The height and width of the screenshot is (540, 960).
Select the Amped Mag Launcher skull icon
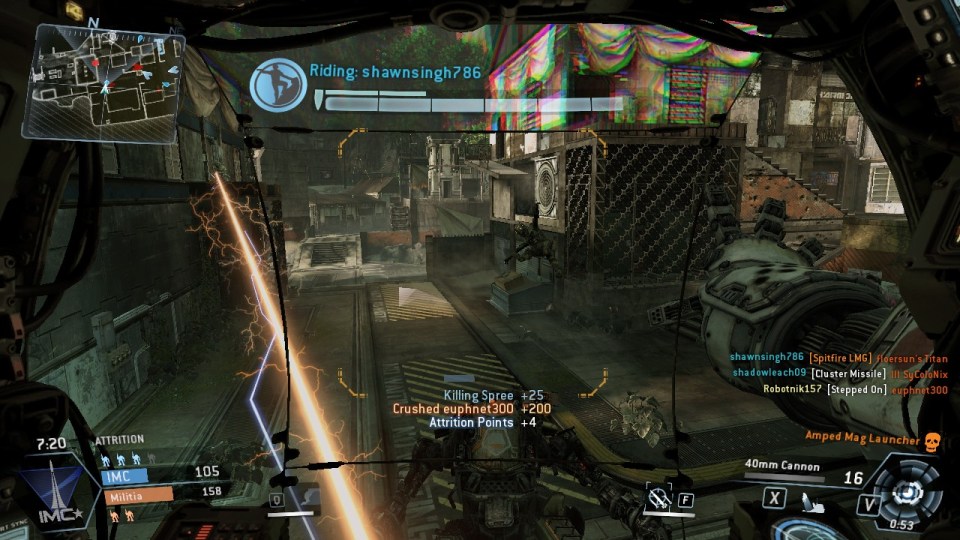[931, 441]
